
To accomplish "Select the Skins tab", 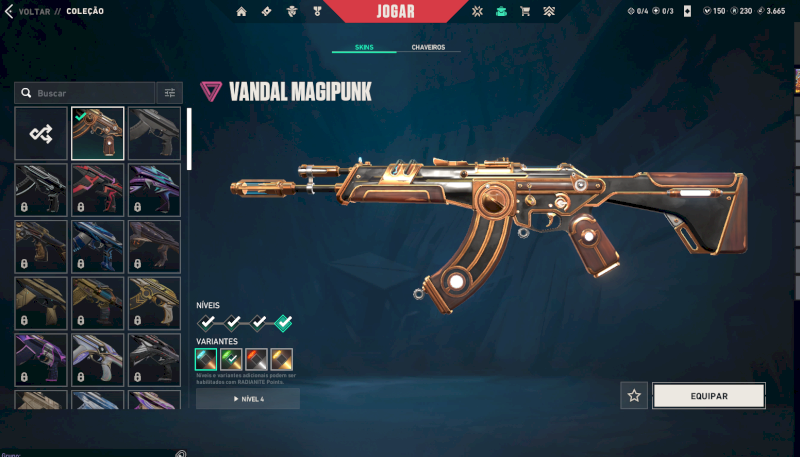I will tap(365, 47).
